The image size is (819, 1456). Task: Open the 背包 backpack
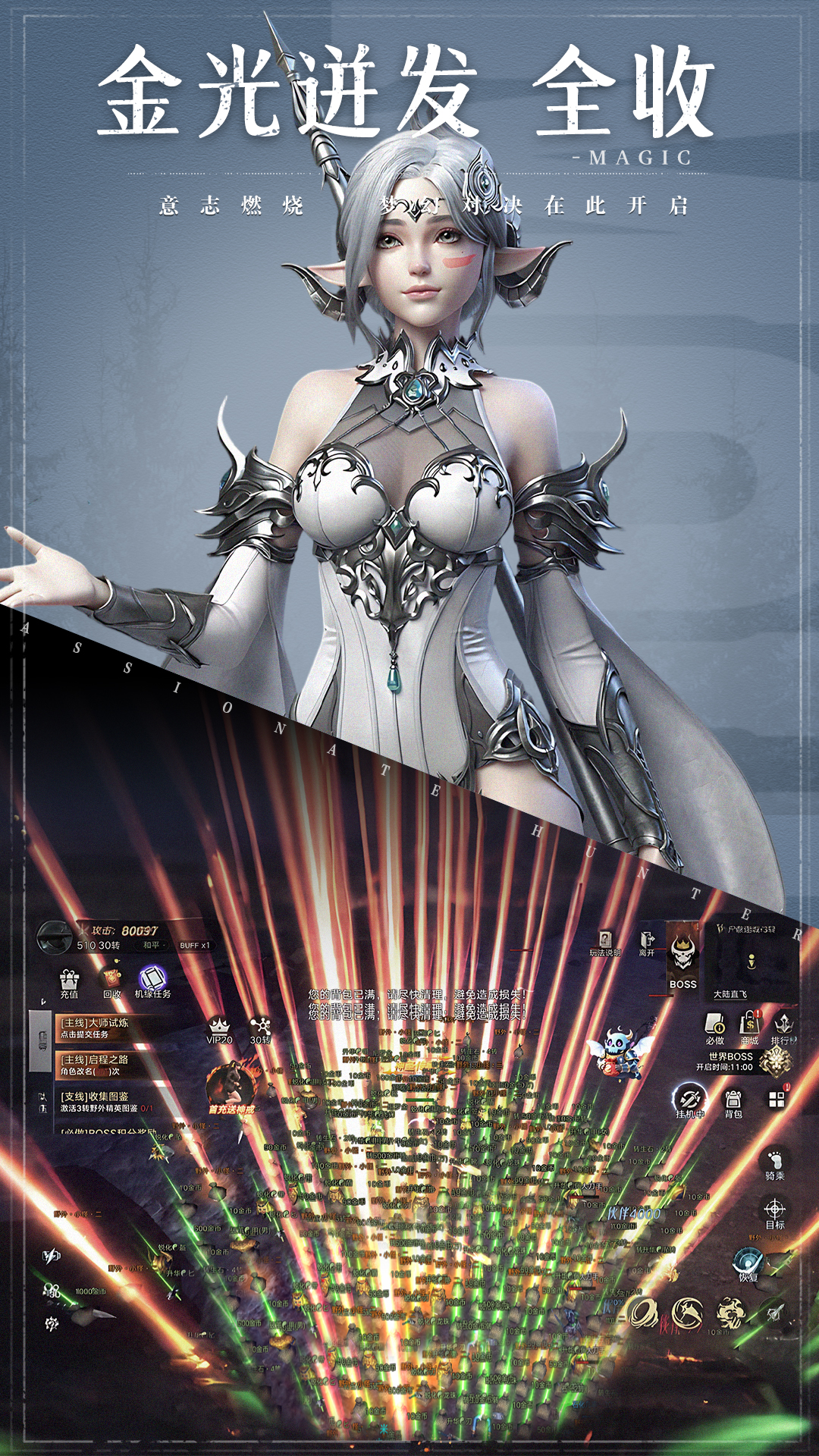(733, 1103)
